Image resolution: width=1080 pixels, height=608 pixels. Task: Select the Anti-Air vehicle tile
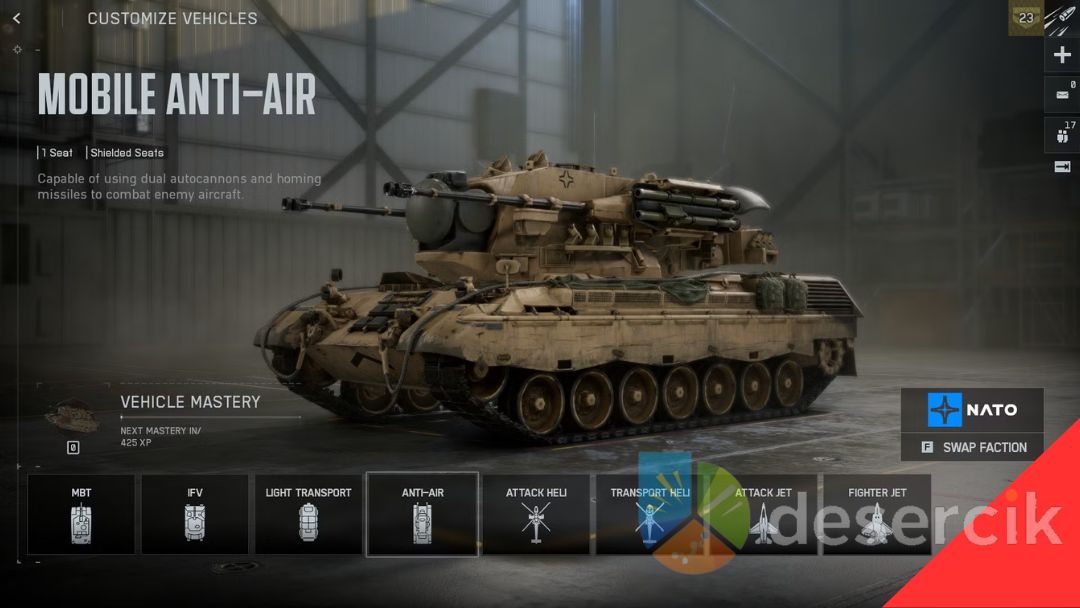click(422, 514)
